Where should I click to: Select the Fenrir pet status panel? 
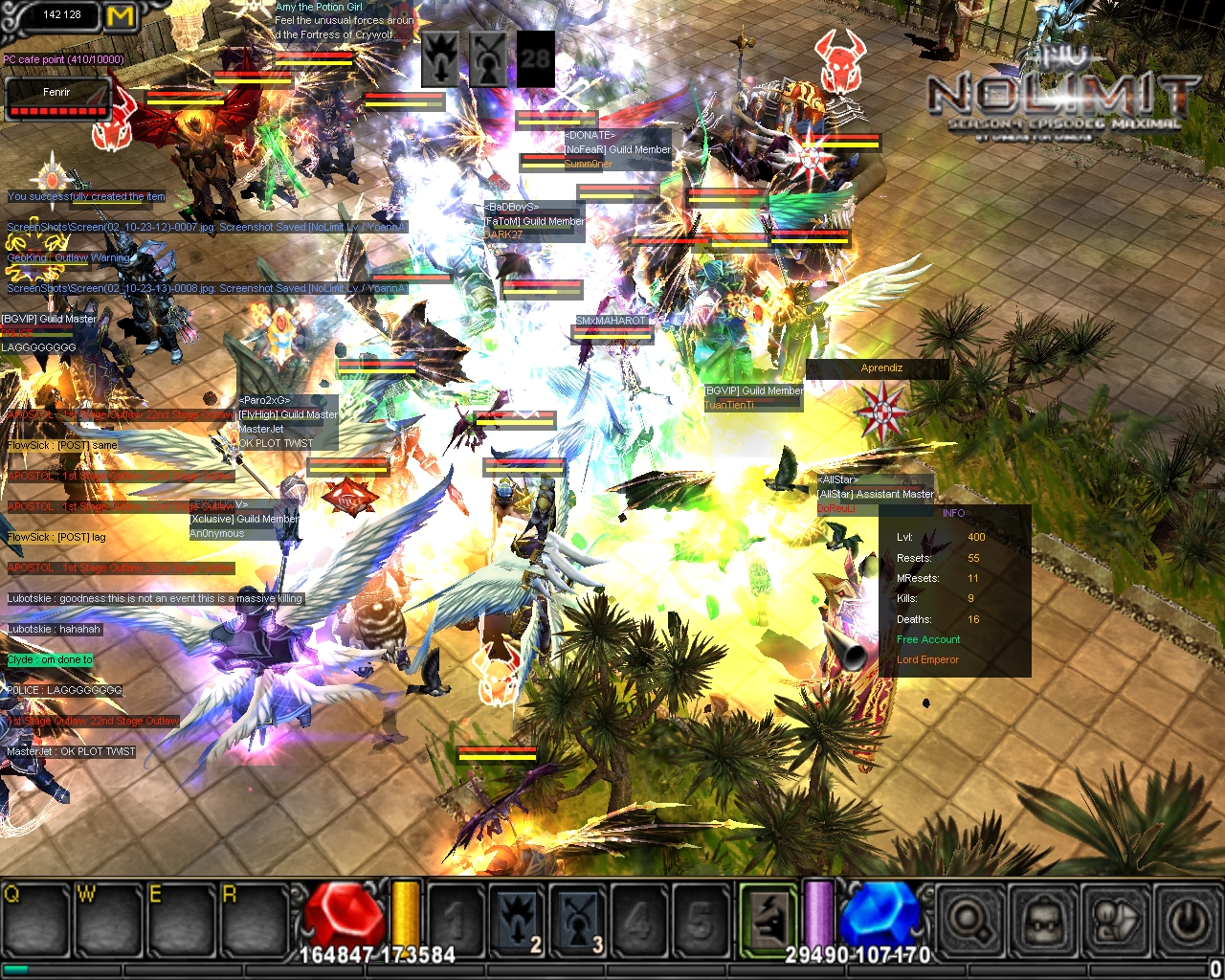(x=56, y=100)
